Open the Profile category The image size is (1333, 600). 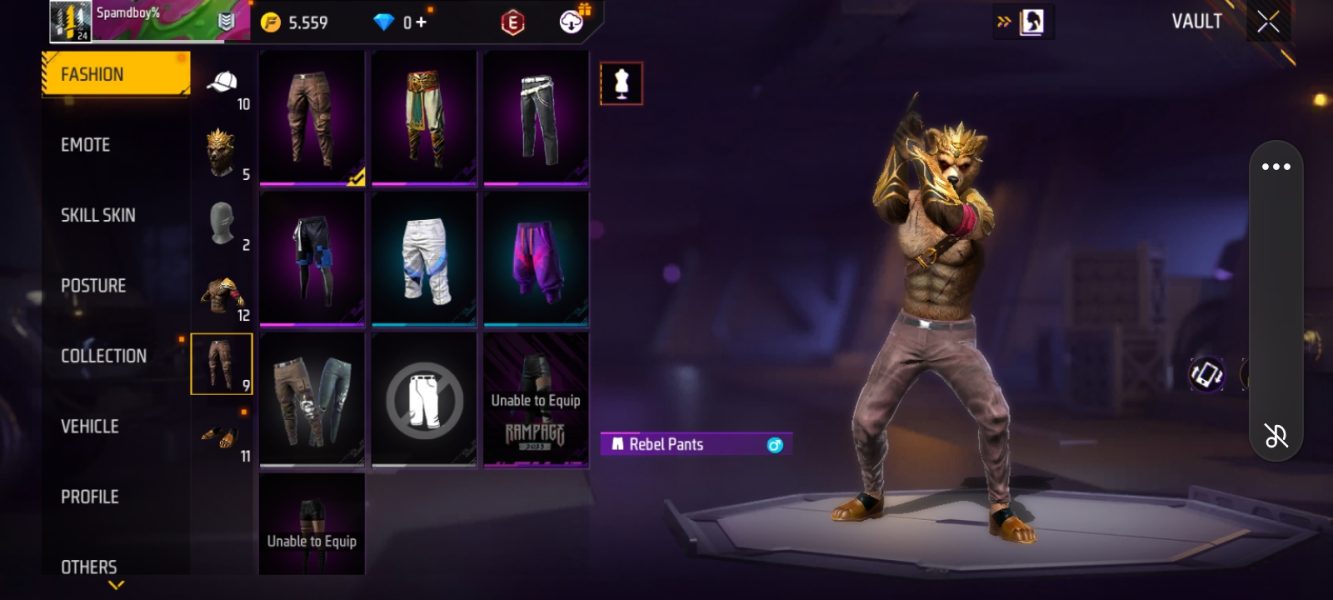(89, 497)
